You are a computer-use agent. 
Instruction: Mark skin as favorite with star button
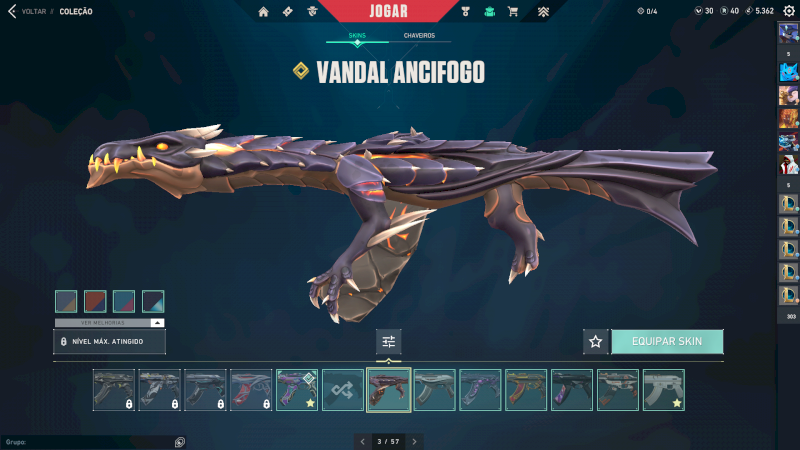[x=596, y=341]
